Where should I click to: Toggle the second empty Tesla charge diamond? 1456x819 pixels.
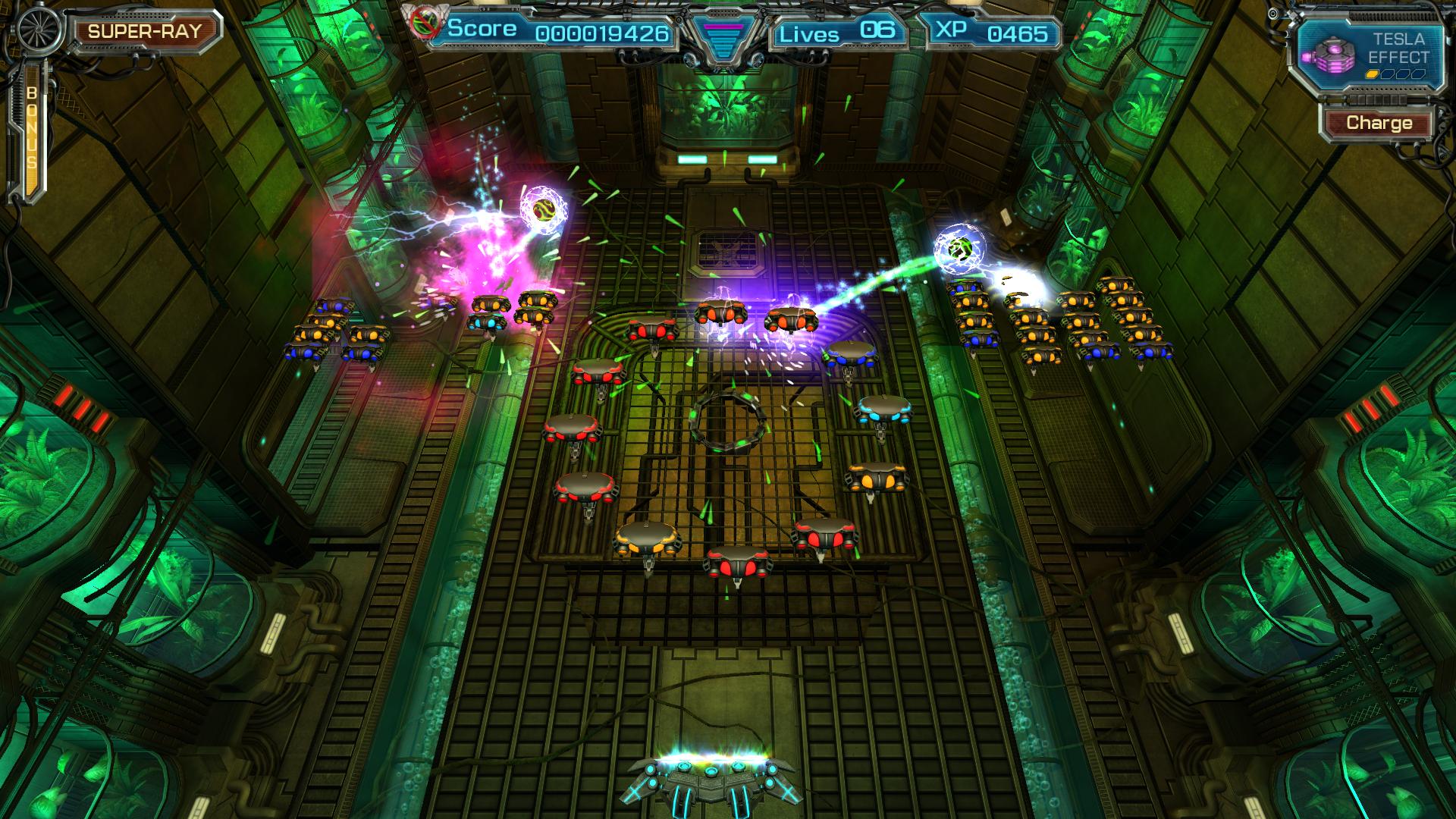1387,74
